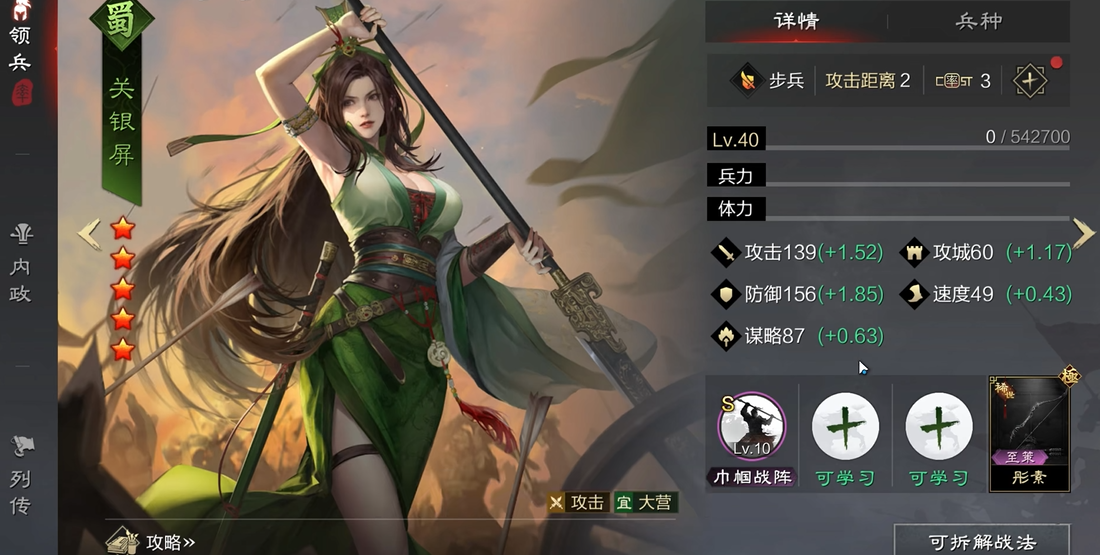Open the 至策 形素 card slot

[1029, 433]
